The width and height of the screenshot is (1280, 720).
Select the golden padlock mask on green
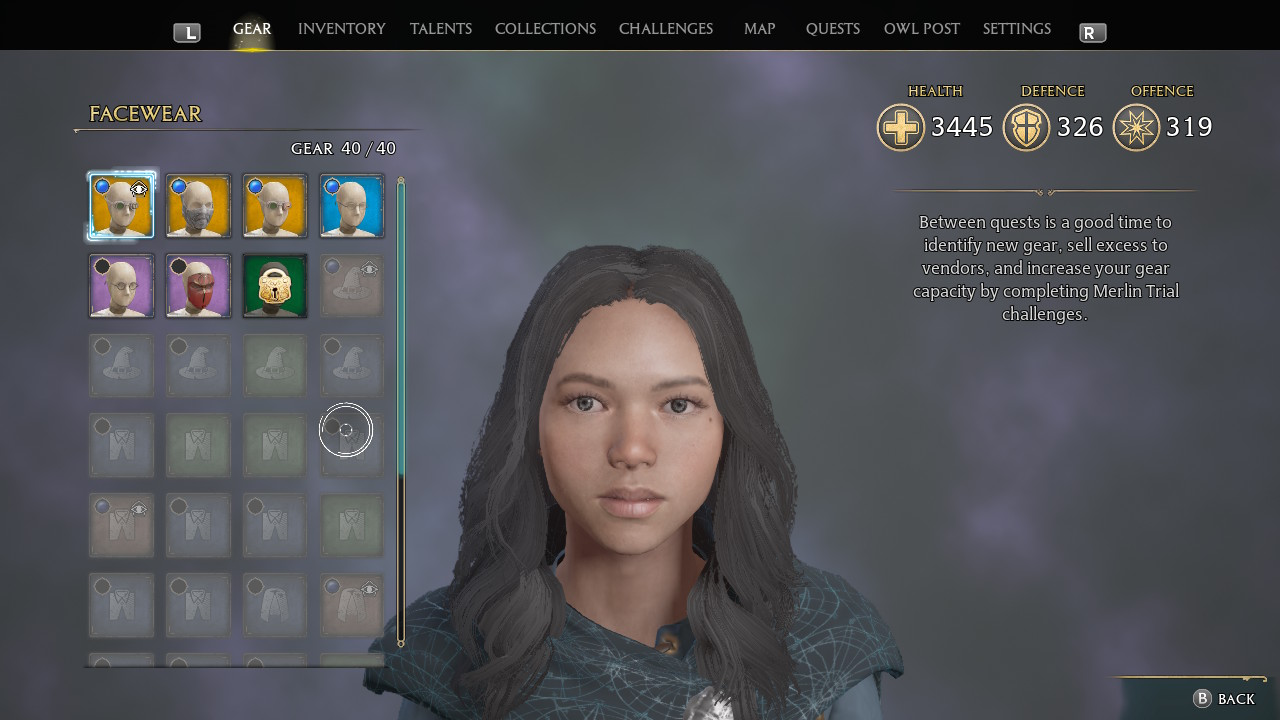[275, 286]
